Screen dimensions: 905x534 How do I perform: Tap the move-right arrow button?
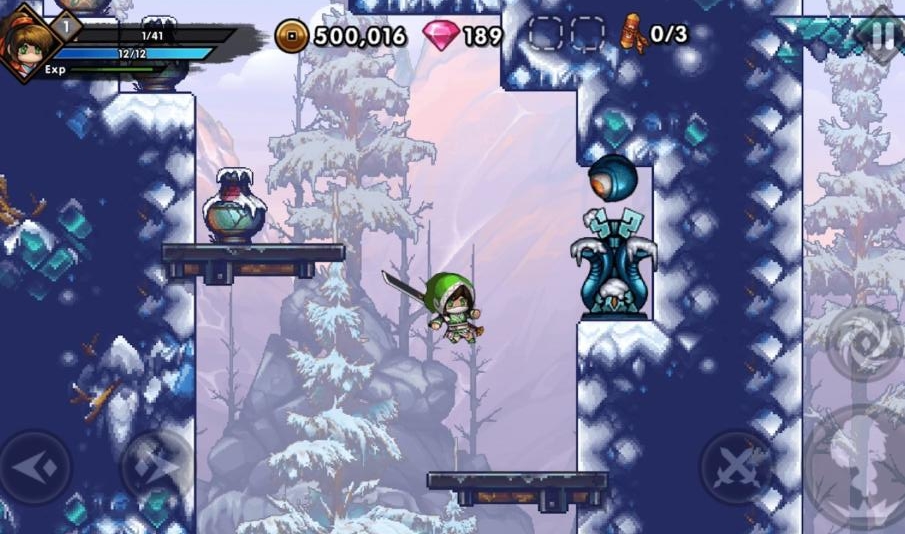coord(157,467)
